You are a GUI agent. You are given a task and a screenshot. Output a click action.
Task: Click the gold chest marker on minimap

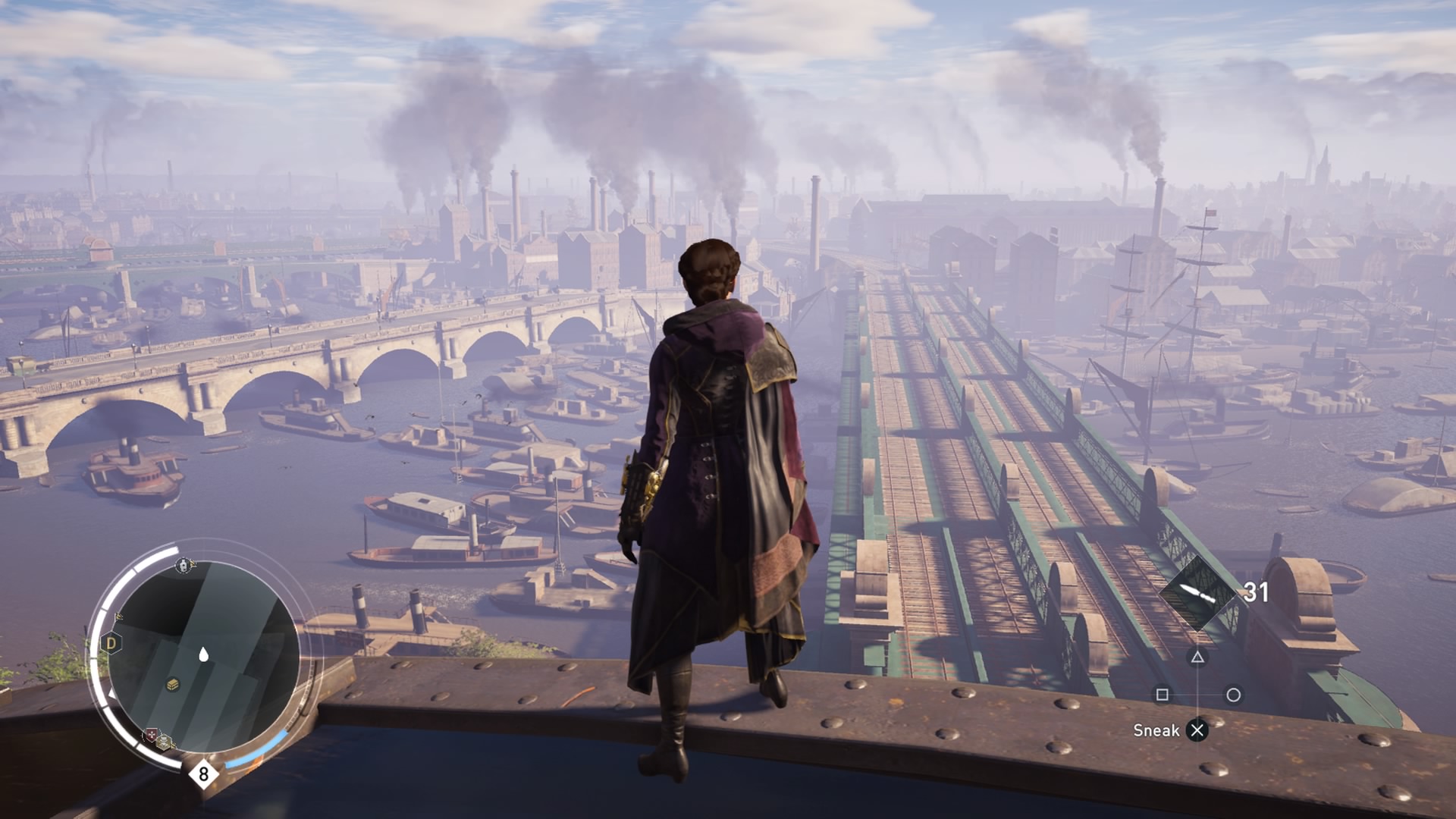tap(173, 685)
